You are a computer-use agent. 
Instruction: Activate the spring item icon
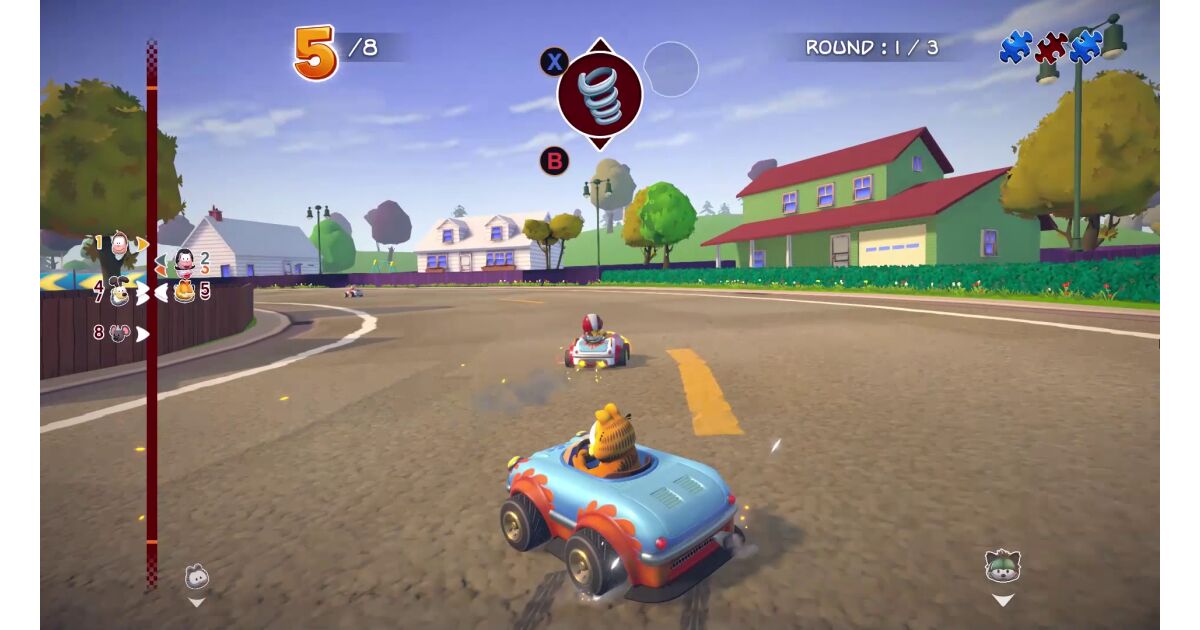coord(599,95)
